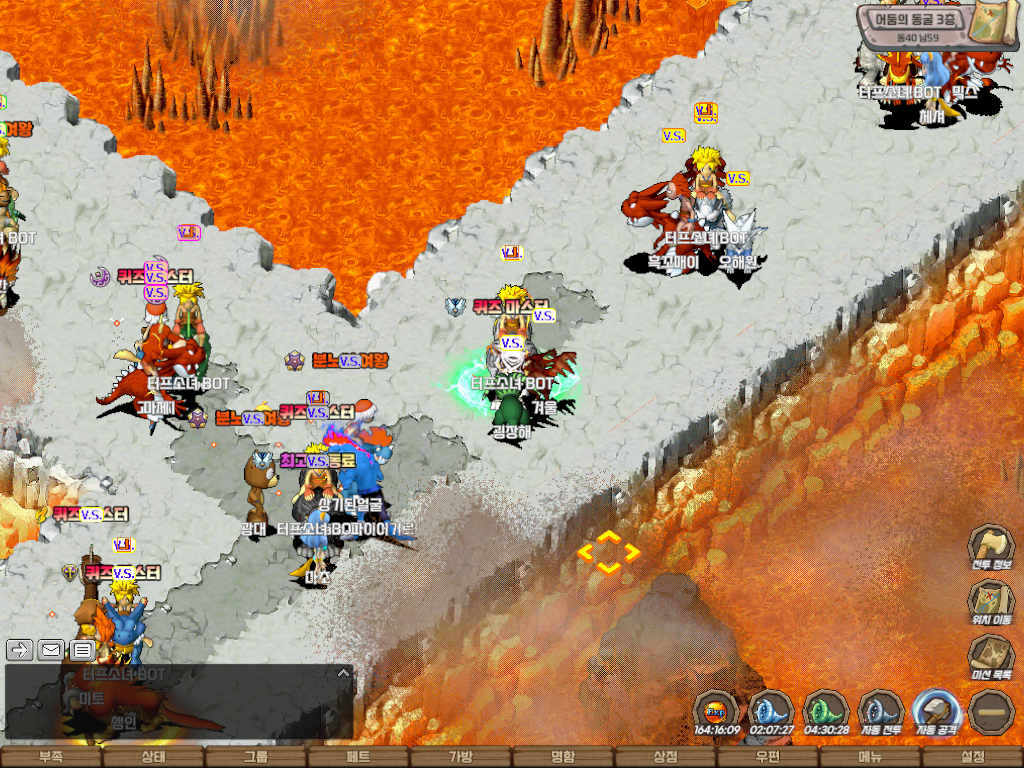Viewport: 1024px width, 768px height.
Task: Open the 가방 (bag) inventory
Action: (461, 757)
